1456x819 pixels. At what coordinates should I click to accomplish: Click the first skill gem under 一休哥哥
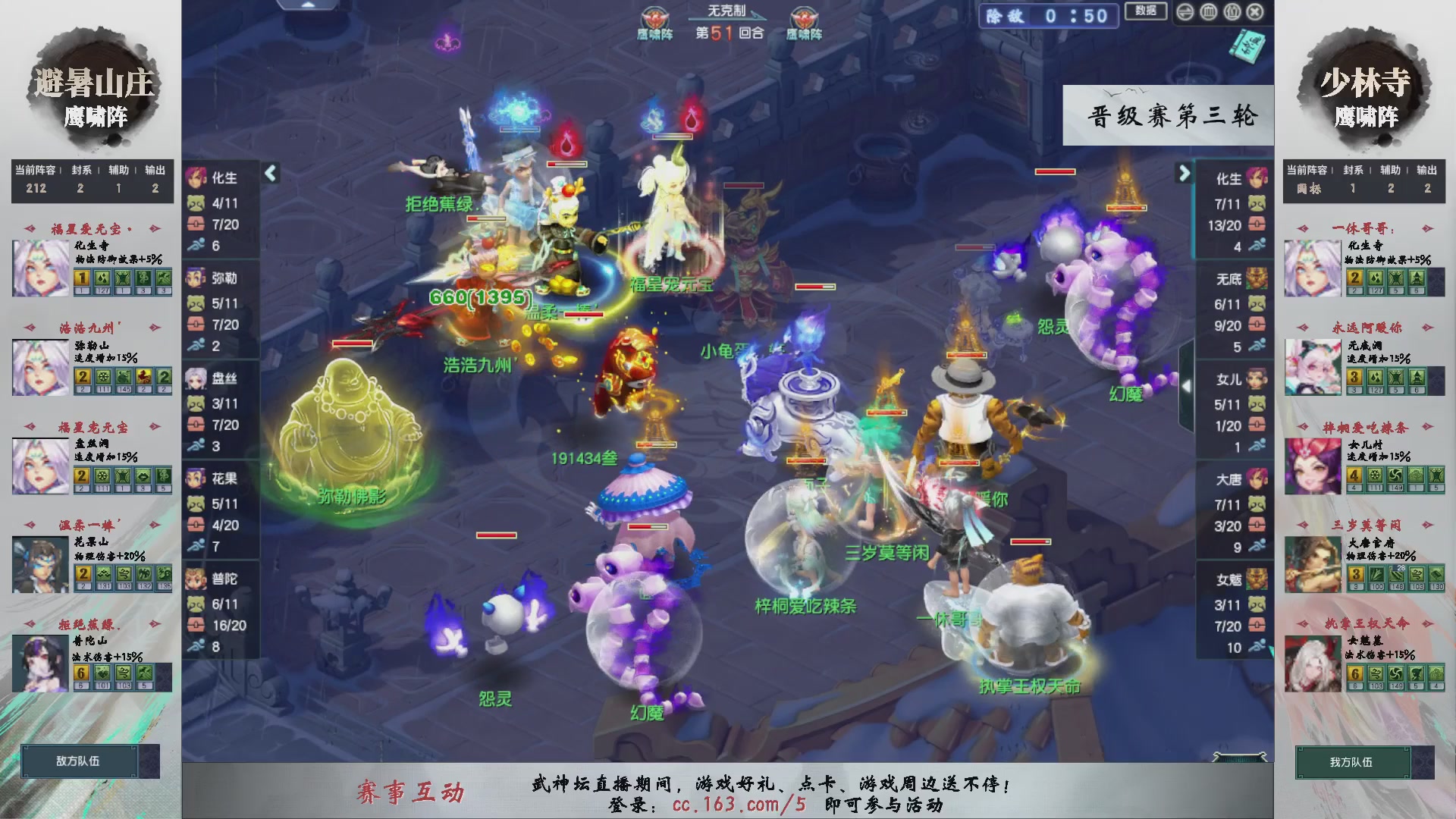1356,279
